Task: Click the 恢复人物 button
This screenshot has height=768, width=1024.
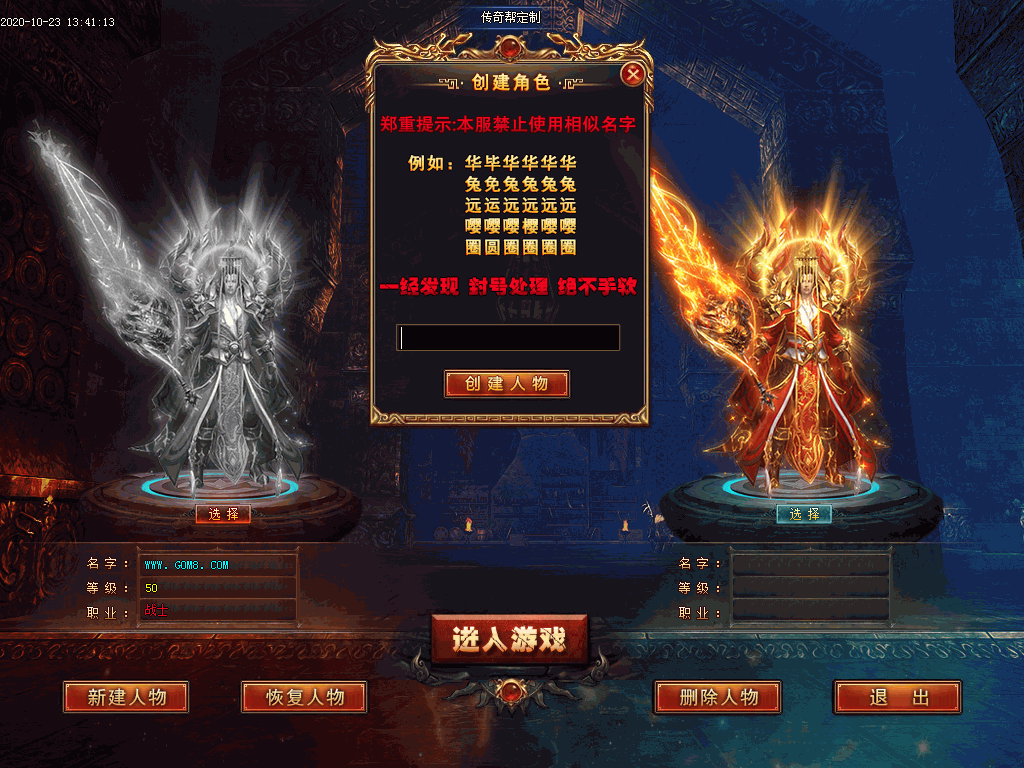Action: (304, 697)
